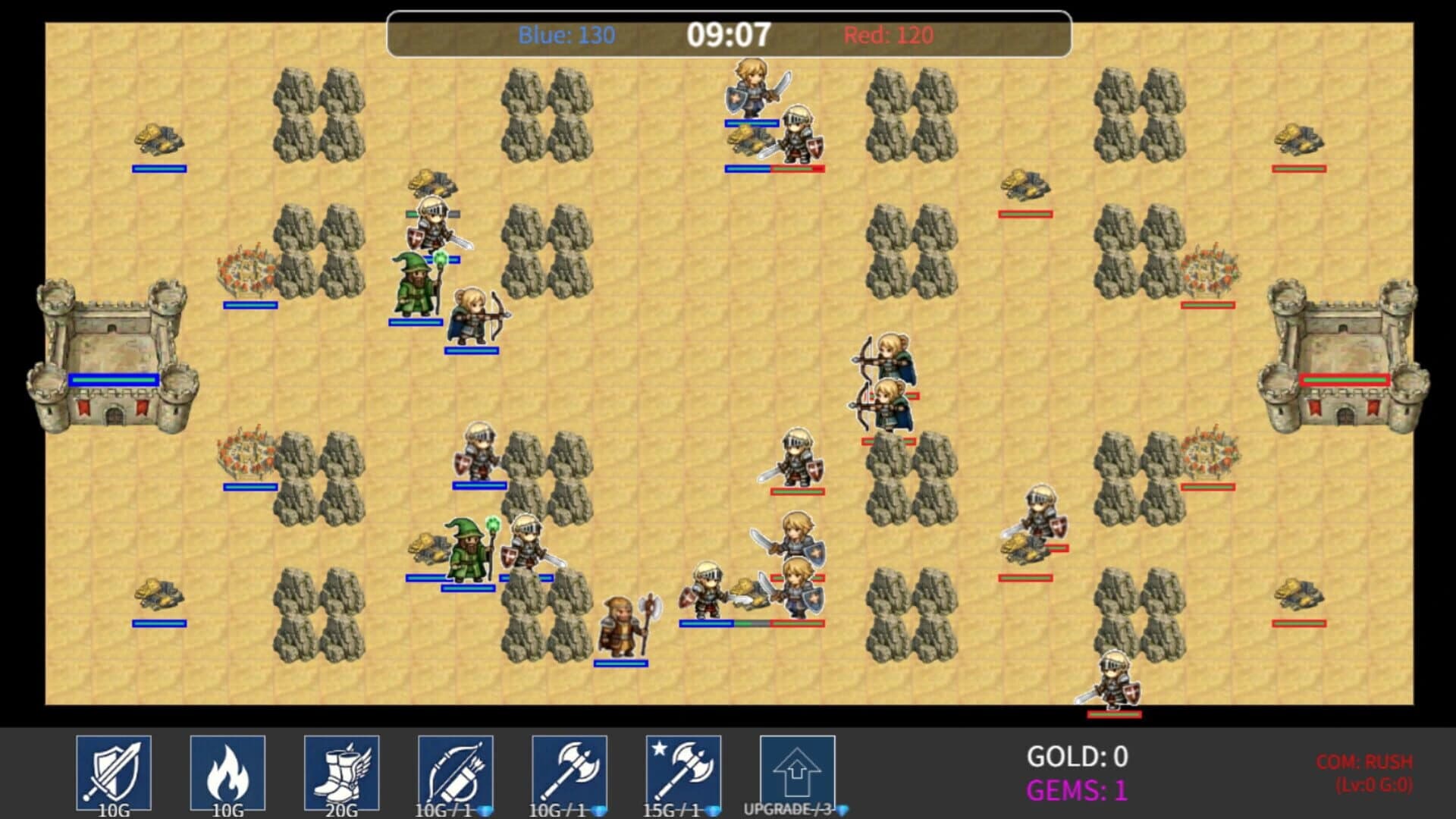Click the GOLD: 0 counter

(x=1076, y=756)
